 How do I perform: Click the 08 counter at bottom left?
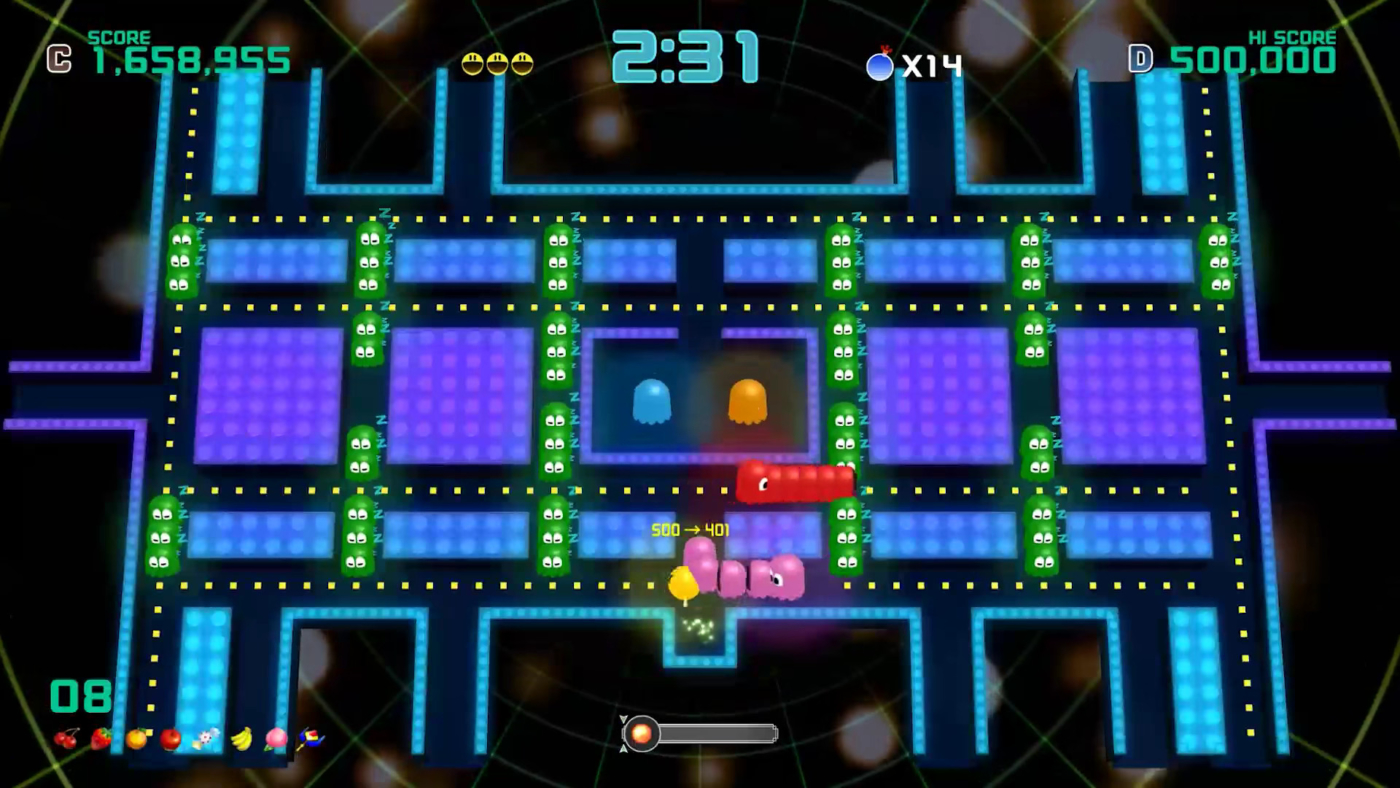(x=80, y=696)
